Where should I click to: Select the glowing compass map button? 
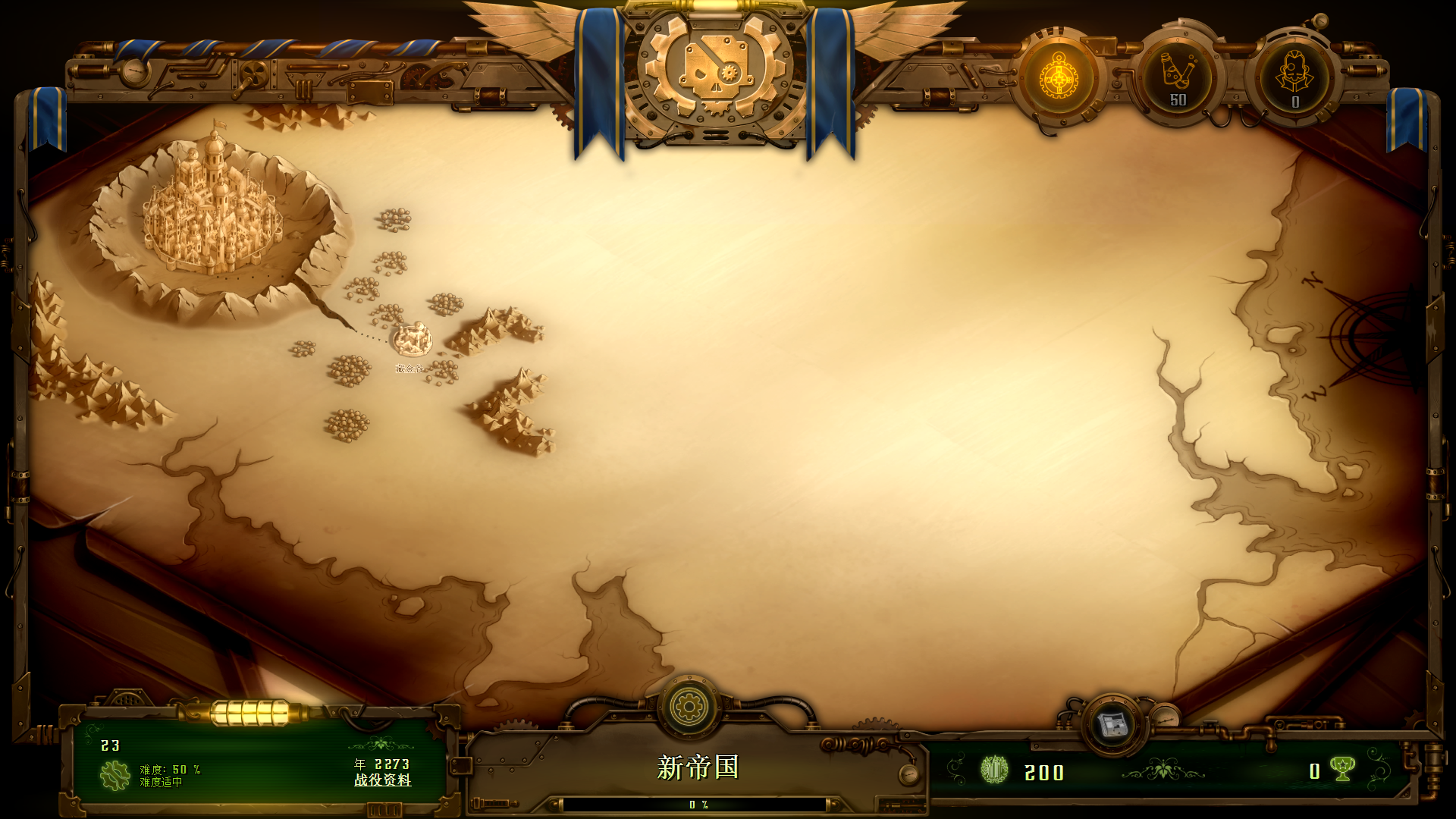coord(1059,77)
